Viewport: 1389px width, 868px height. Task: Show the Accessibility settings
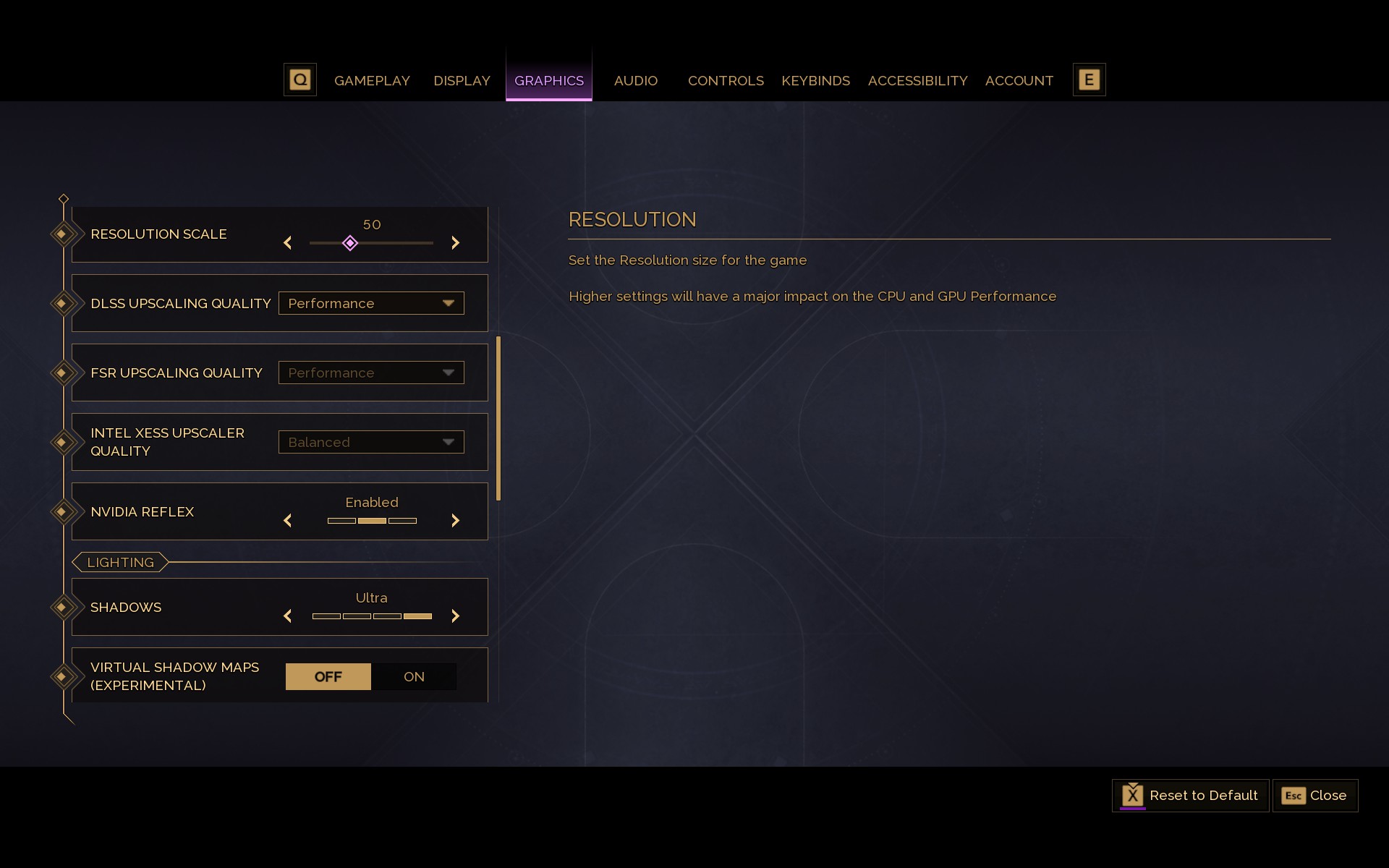pyautogui.click(x=917, y=80)
